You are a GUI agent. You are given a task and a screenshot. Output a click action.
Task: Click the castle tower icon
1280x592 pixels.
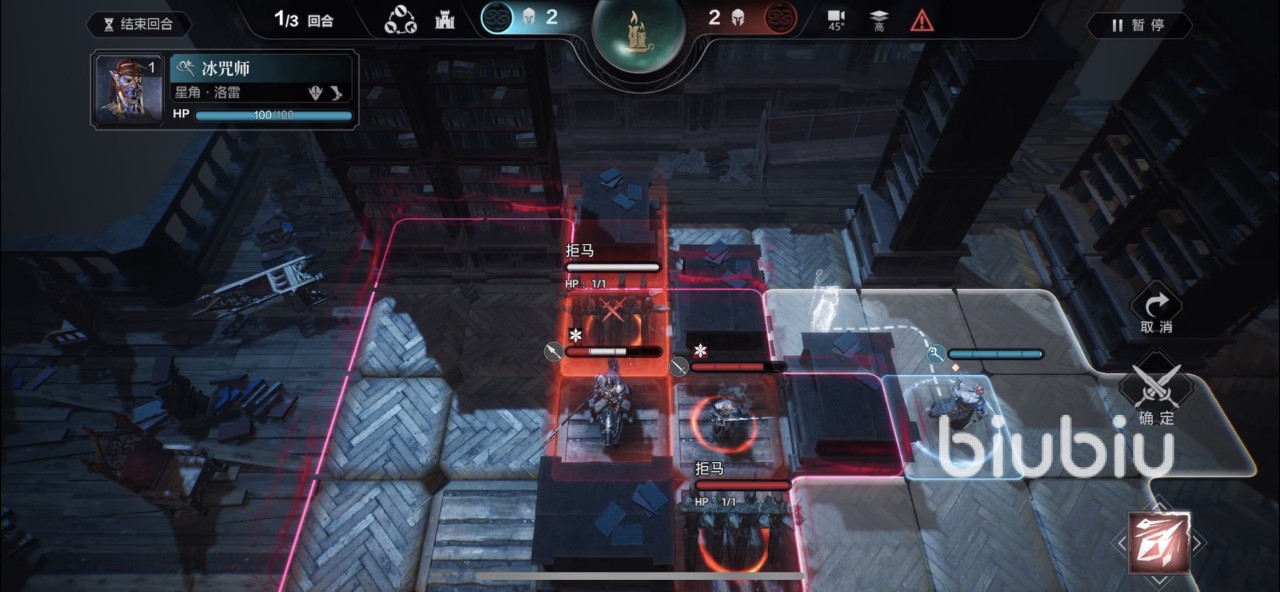click(446, 20)
